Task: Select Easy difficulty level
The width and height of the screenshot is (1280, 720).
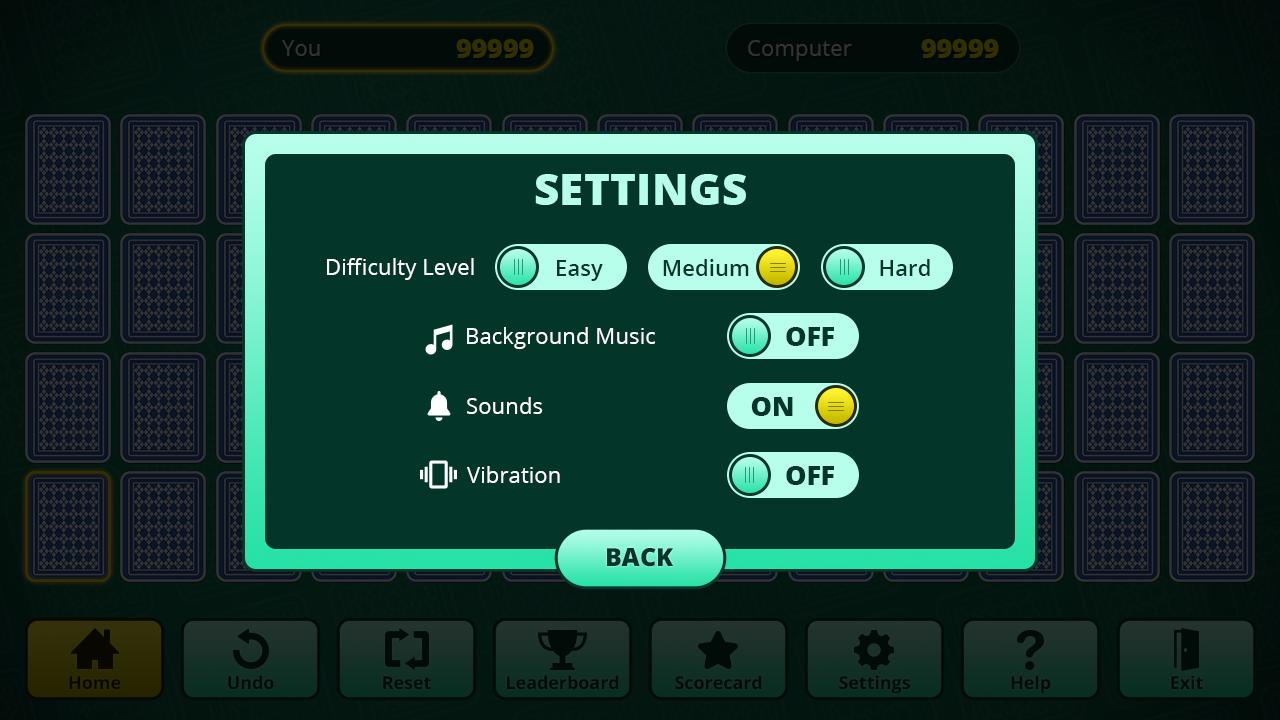Action: tap(561, 268)
